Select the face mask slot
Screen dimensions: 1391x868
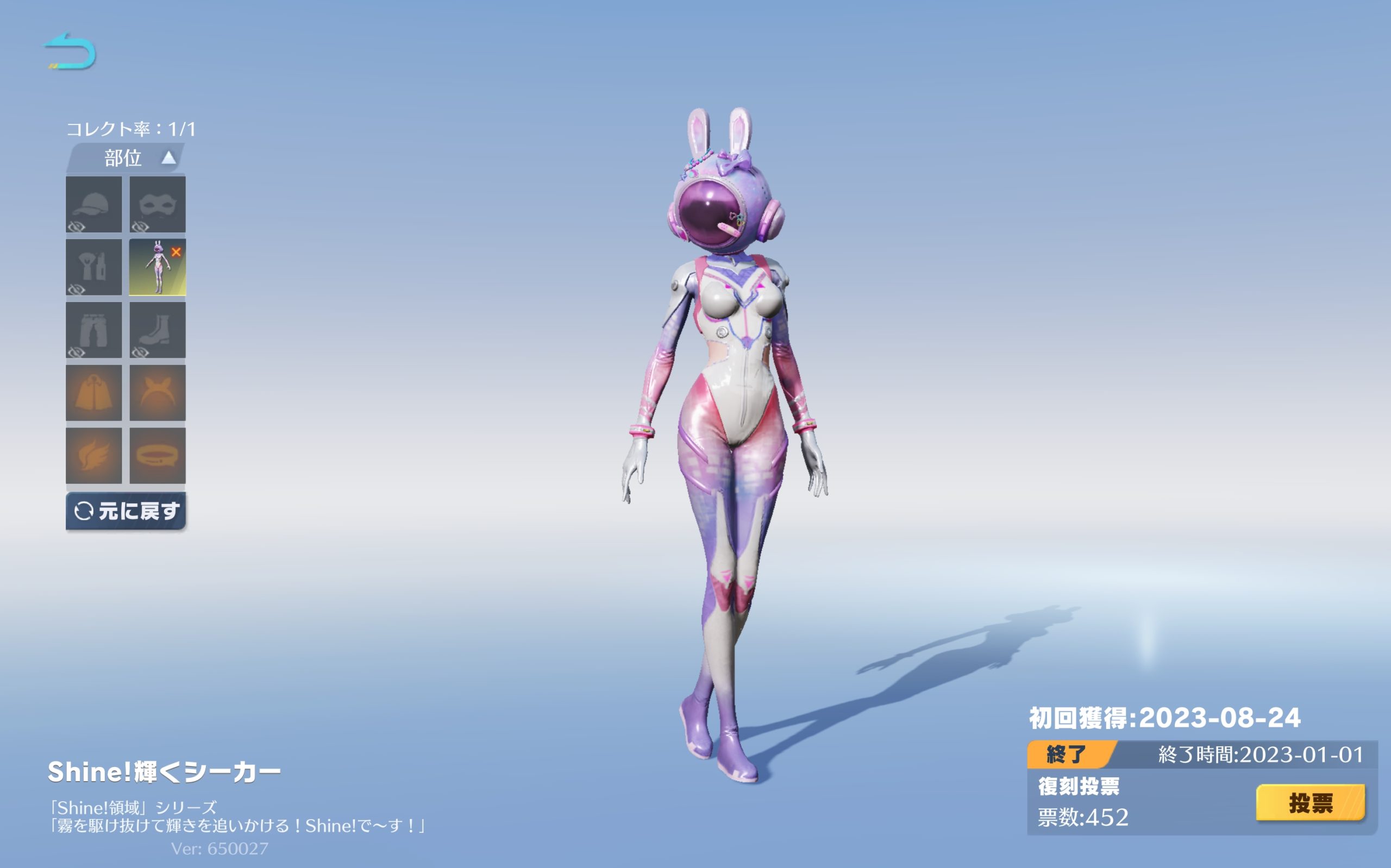pyautogui.click(x=157, y=204)
